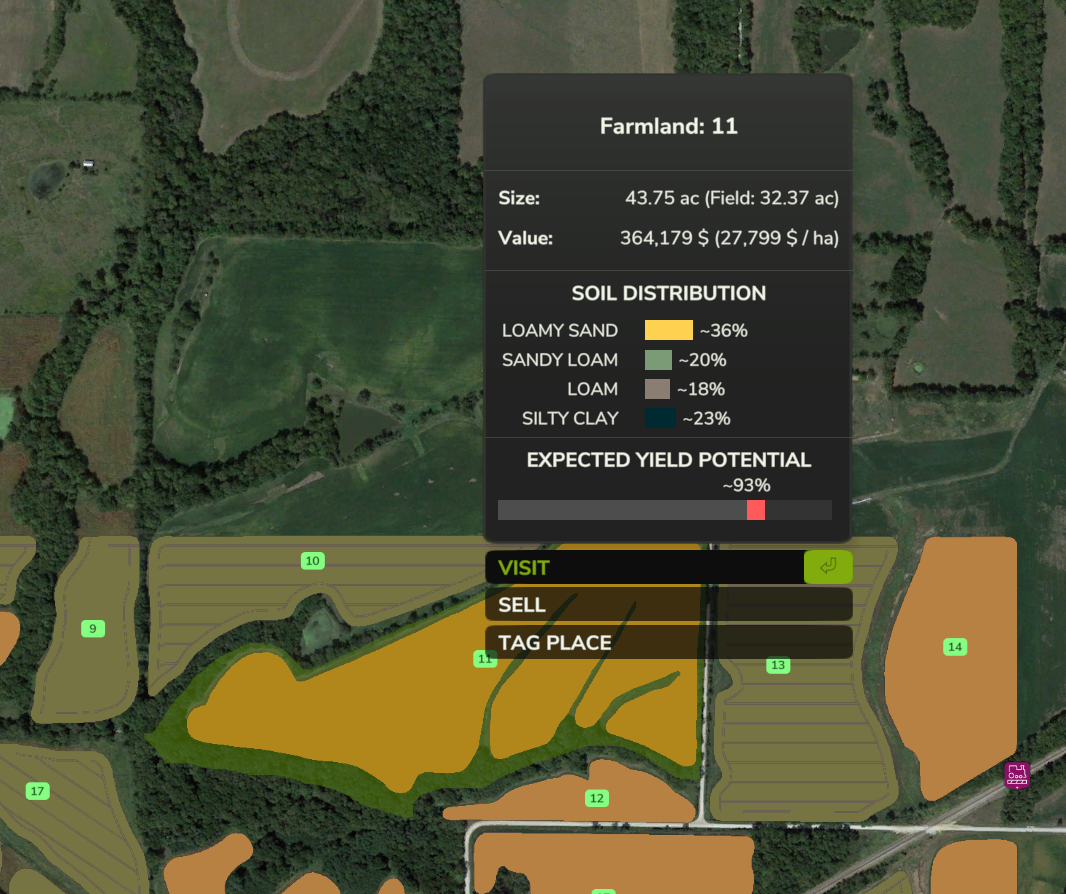
Task: Choose farmland marker number 14
Action: click(955, 647)
